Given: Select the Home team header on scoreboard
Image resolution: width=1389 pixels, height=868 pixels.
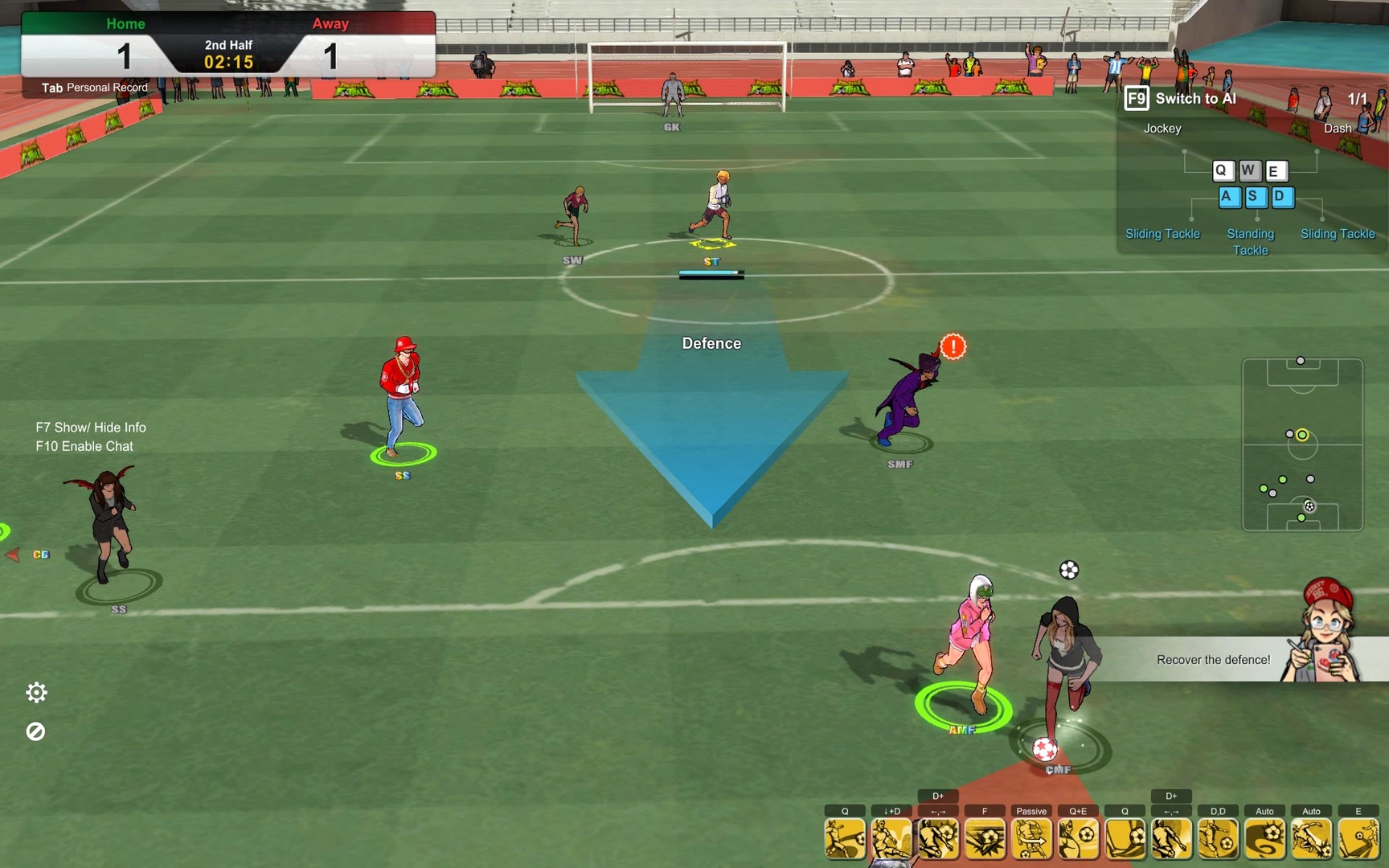Looking at the screenshot, I should point(125,23).
